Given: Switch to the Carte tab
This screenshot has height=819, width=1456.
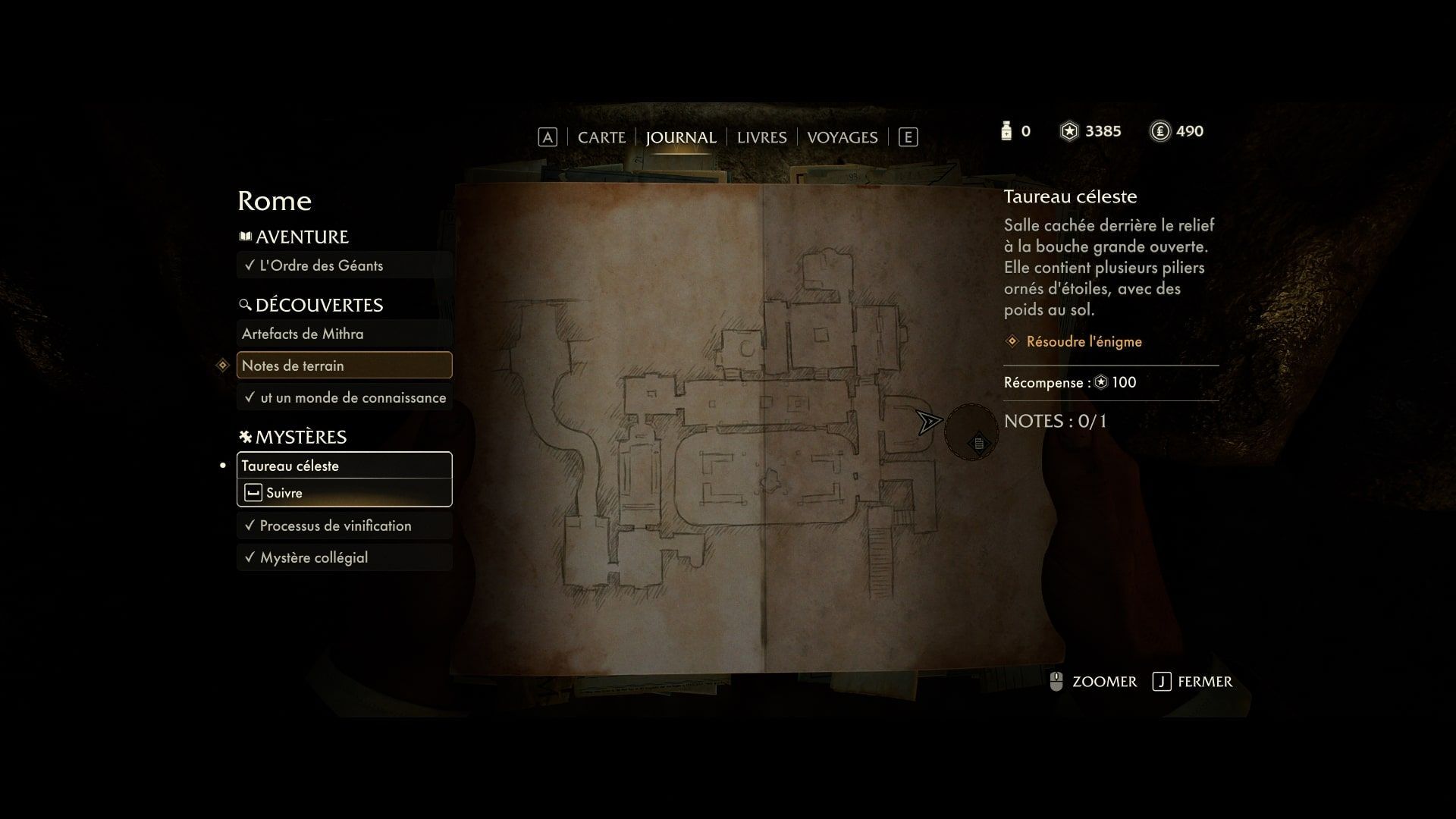Looking at the screenshot, I should click(x=601, y=137).
